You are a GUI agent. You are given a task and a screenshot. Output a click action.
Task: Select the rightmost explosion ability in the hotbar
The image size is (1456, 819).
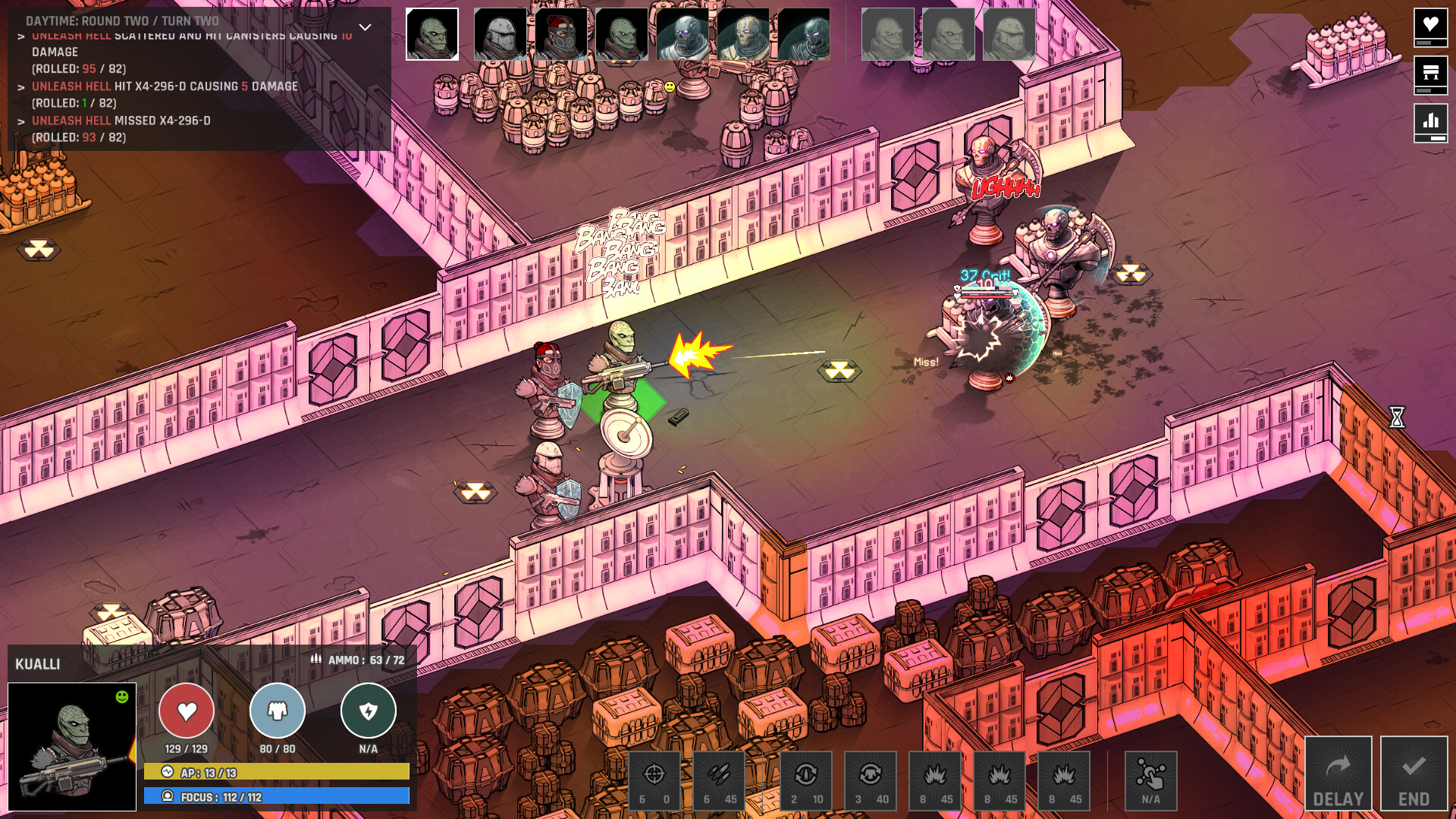(x=1065, y=780)
